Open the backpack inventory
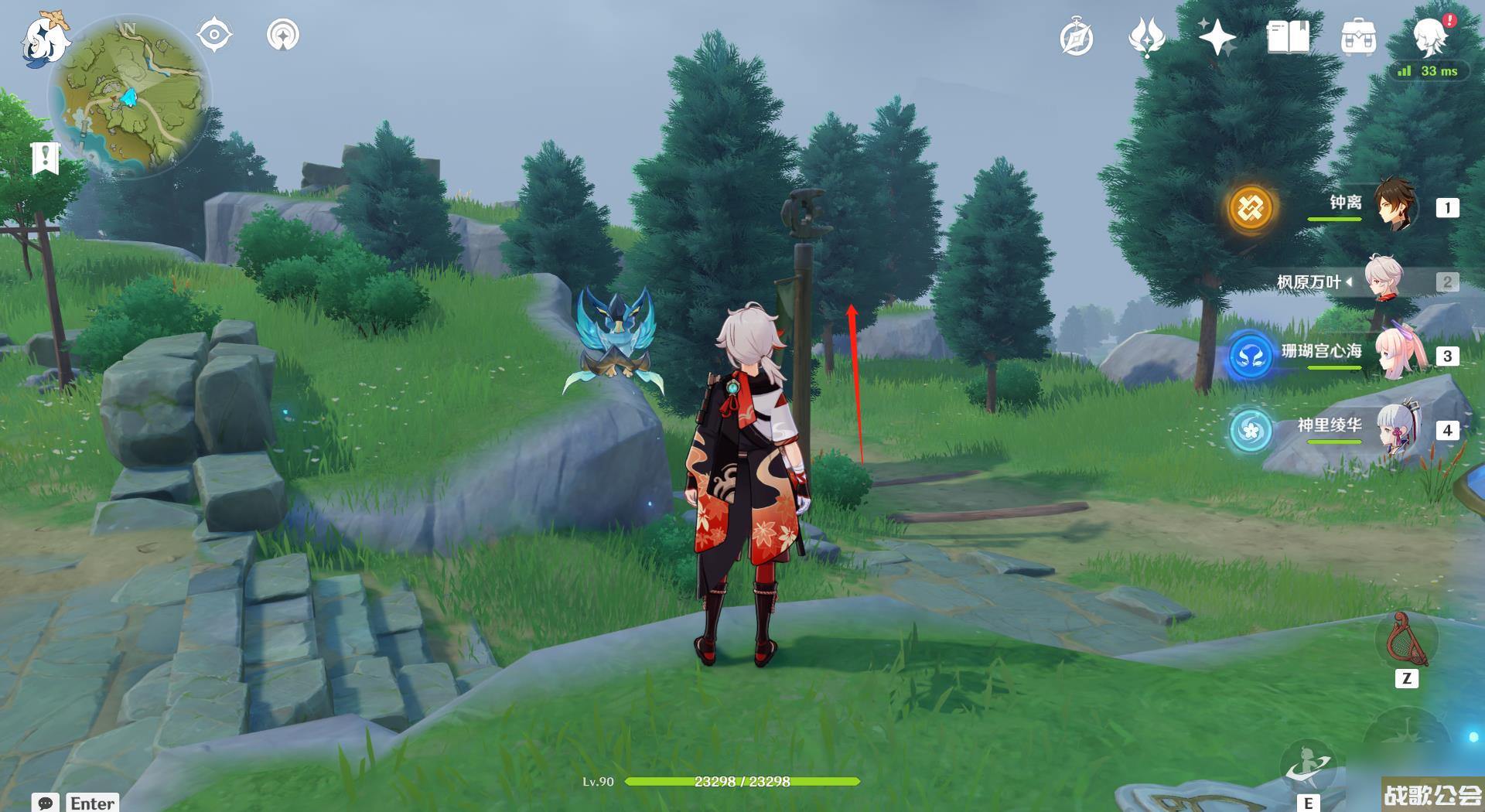This screenshot has width=1485, height=812. click(x=1358, y=37)
